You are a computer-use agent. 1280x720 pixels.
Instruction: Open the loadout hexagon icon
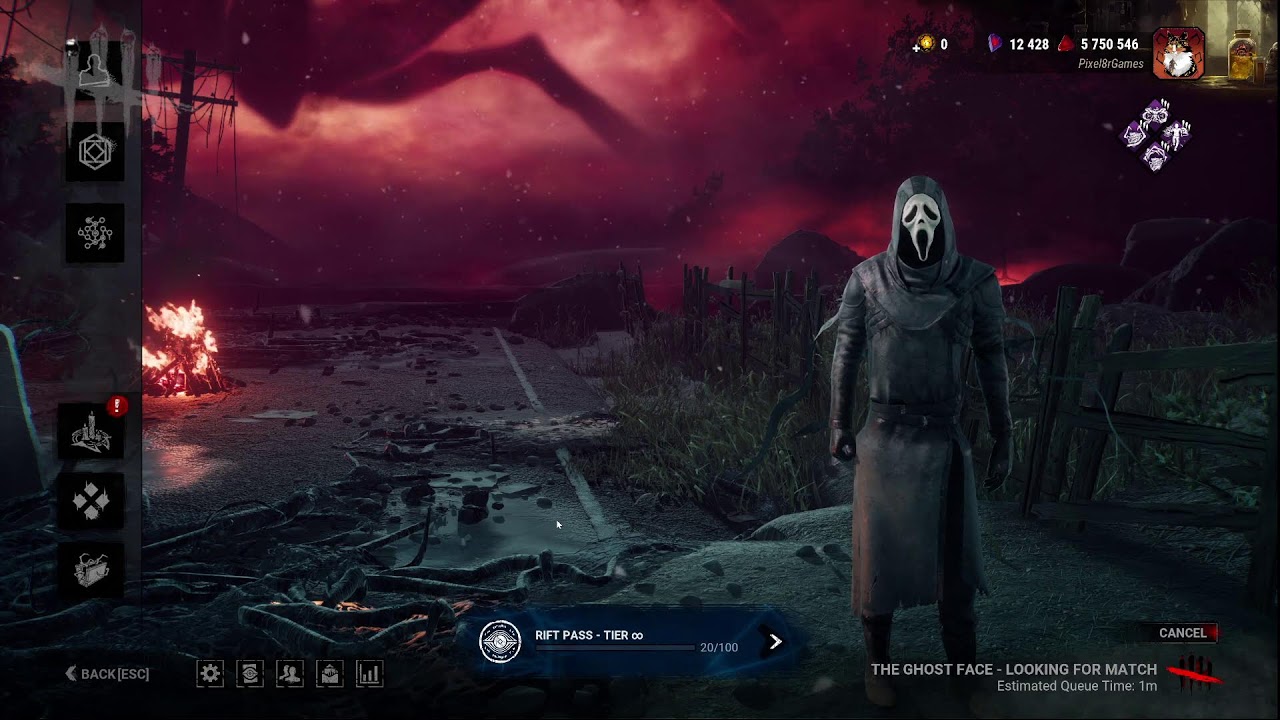pos(96,152)
